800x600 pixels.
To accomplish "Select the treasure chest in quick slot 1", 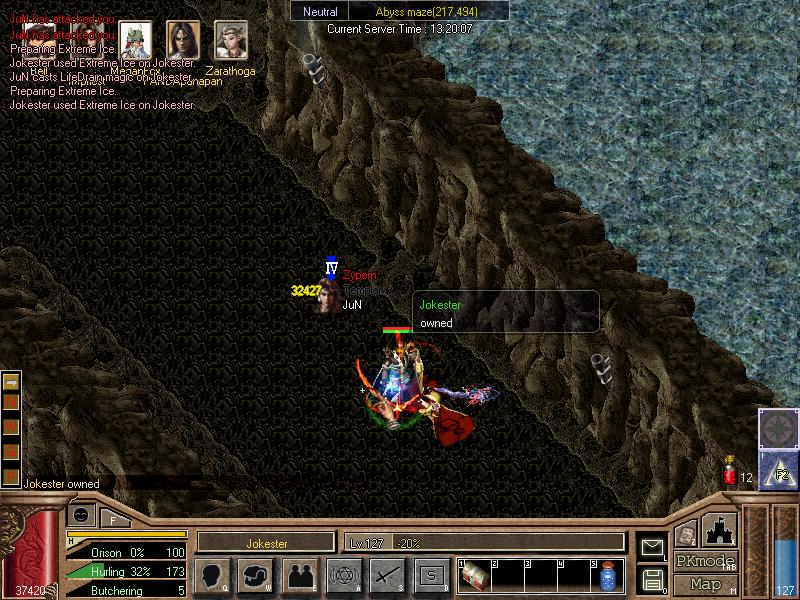I will 474,577.
